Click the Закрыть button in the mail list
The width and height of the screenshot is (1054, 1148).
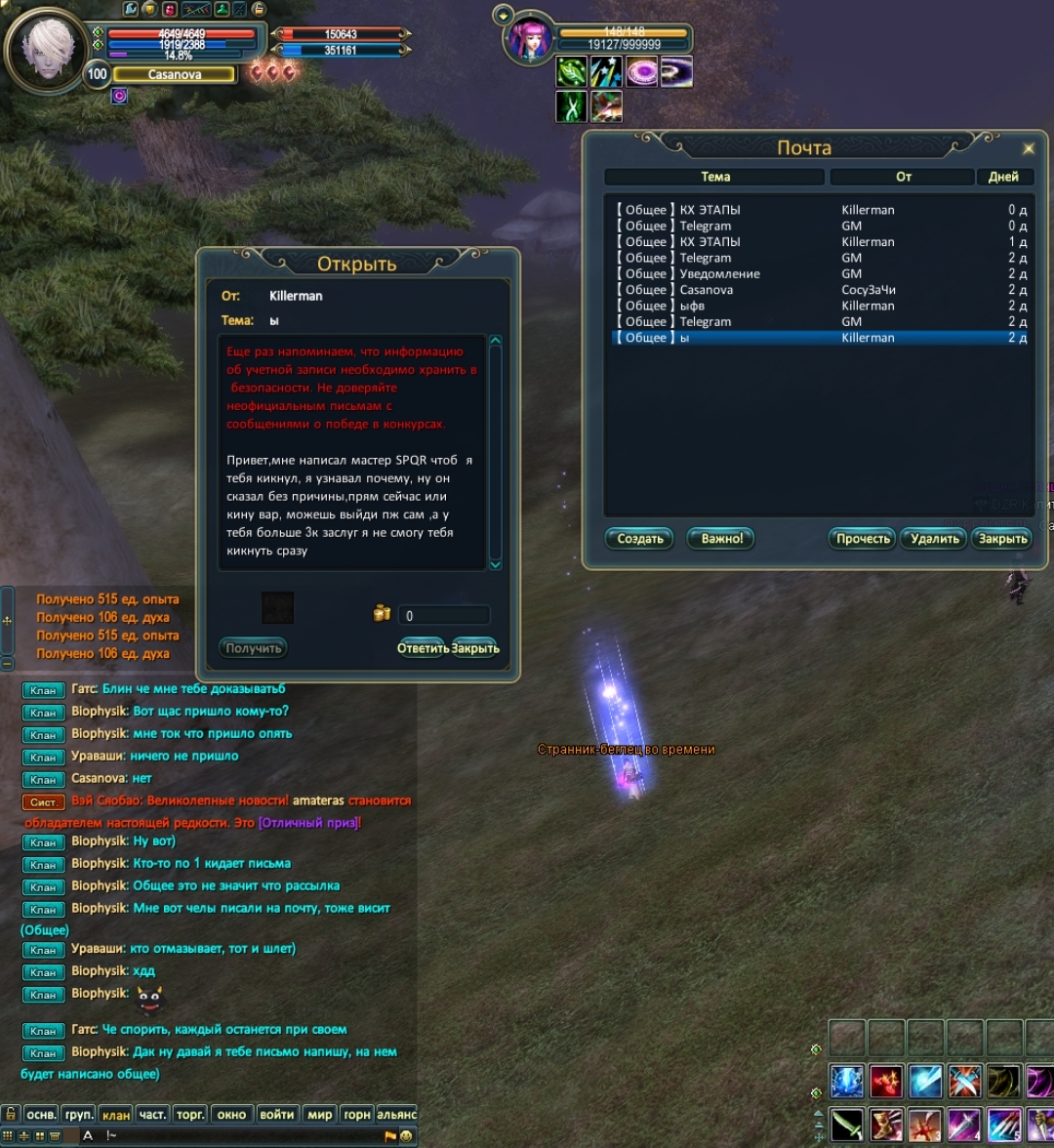point(1002,539)
